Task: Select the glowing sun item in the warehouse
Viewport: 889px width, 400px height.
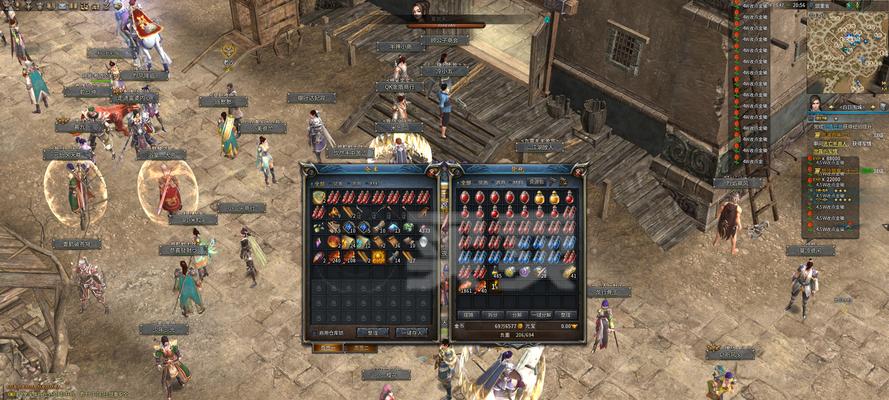Action: tap(378, 257)
